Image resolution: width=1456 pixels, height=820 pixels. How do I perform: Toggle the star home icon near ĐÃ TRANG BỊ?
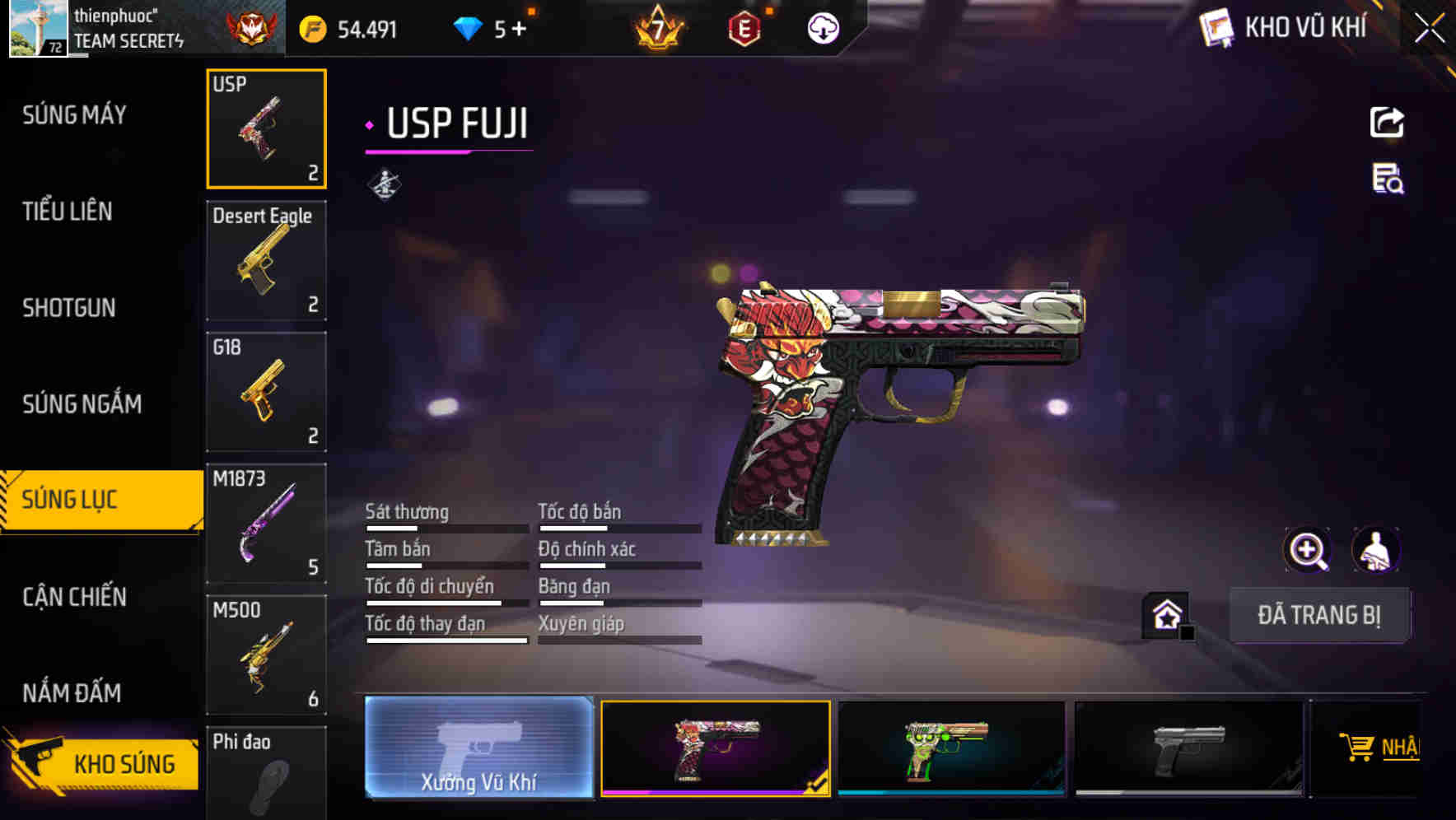1164,613
